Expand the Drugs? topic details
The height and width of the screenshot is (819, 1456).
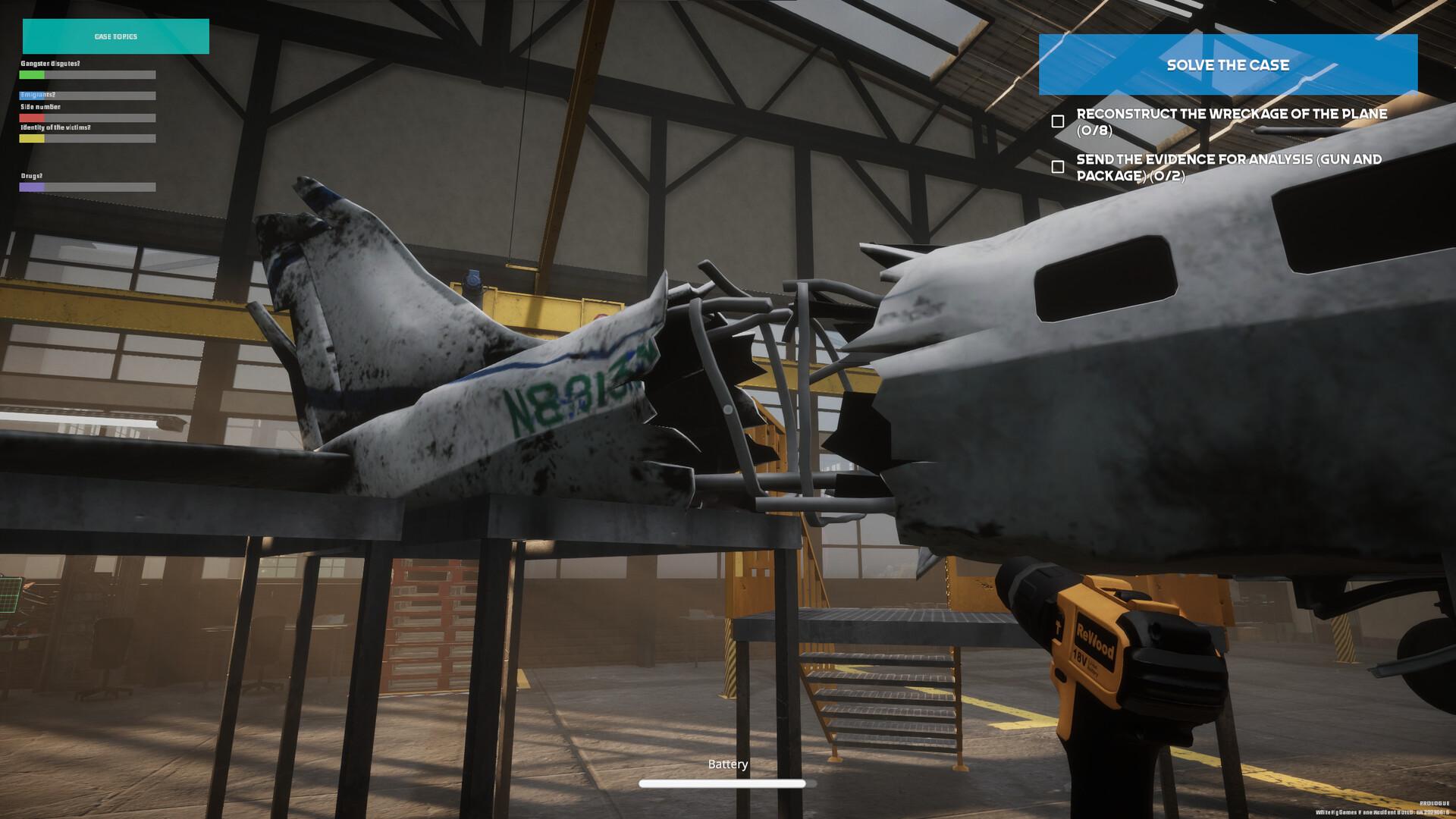point(31,177)
